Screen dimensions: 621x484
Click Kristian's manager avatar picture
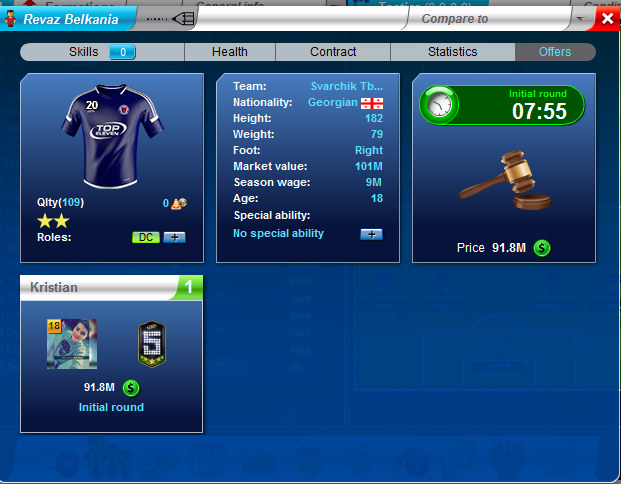point(72,345)
